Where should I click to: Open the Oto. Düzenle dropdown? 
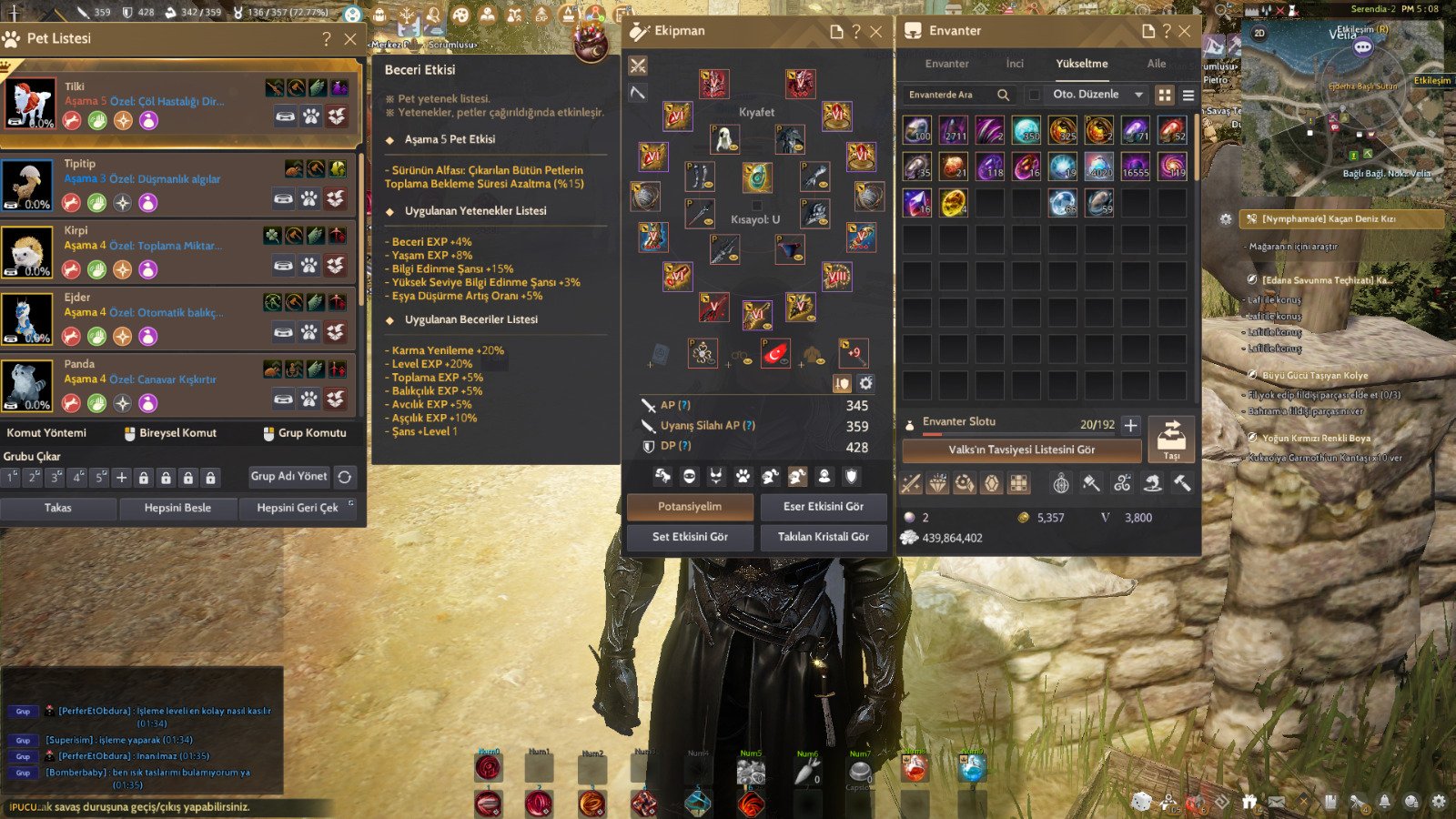pyautogui.click(x=1097, y=95)
